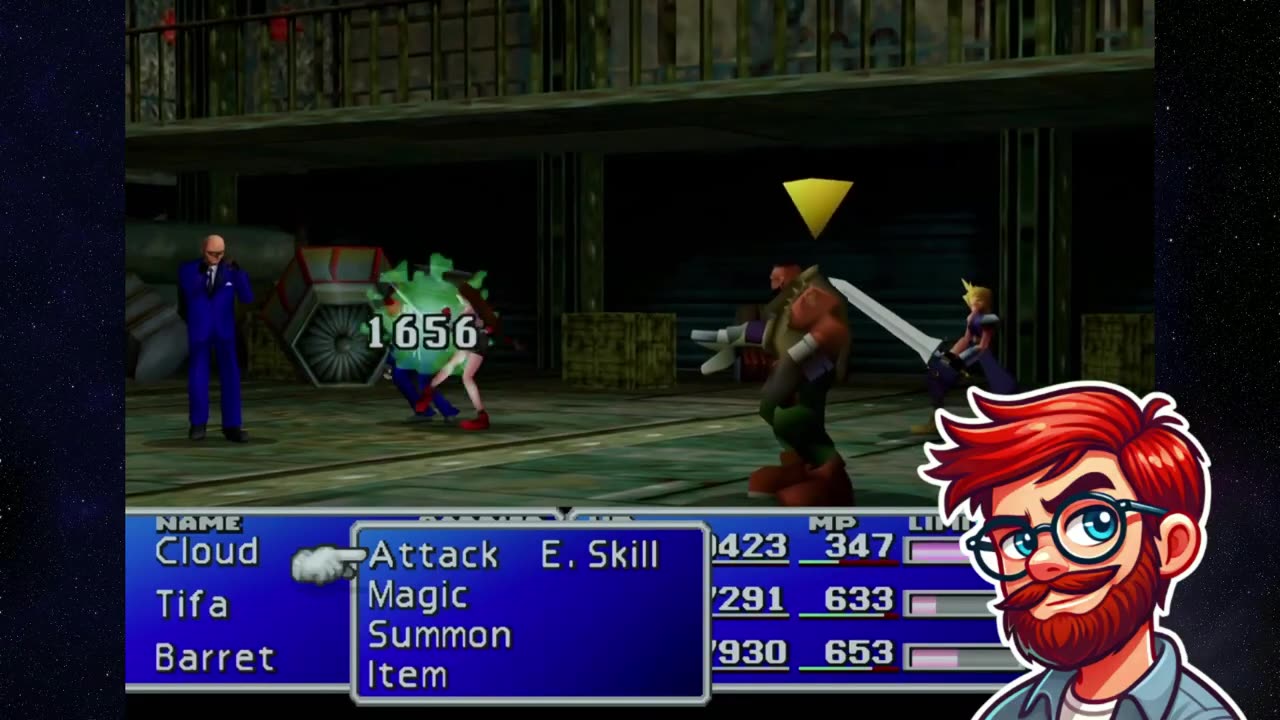Select Cloud in the party list
Screen dimensions: 1280x720
click(207, 552)
